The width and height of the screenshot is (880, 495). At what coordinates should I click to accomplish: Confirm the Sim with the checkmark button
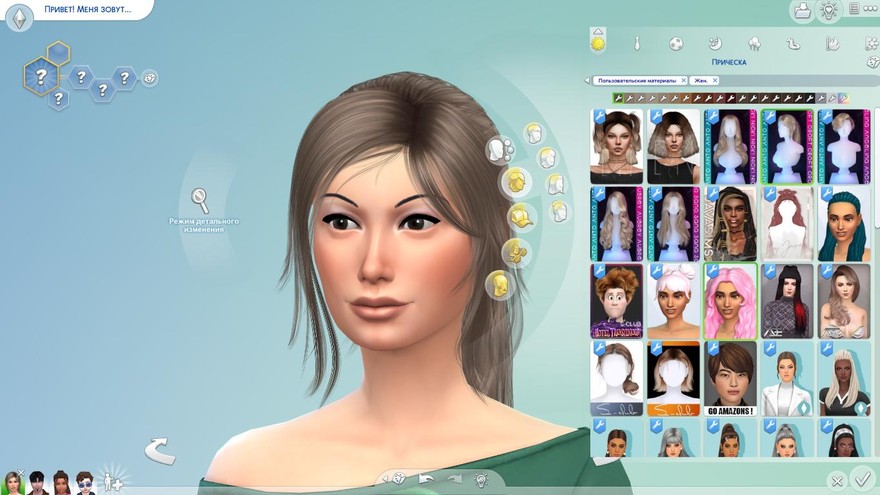(862, 480)
